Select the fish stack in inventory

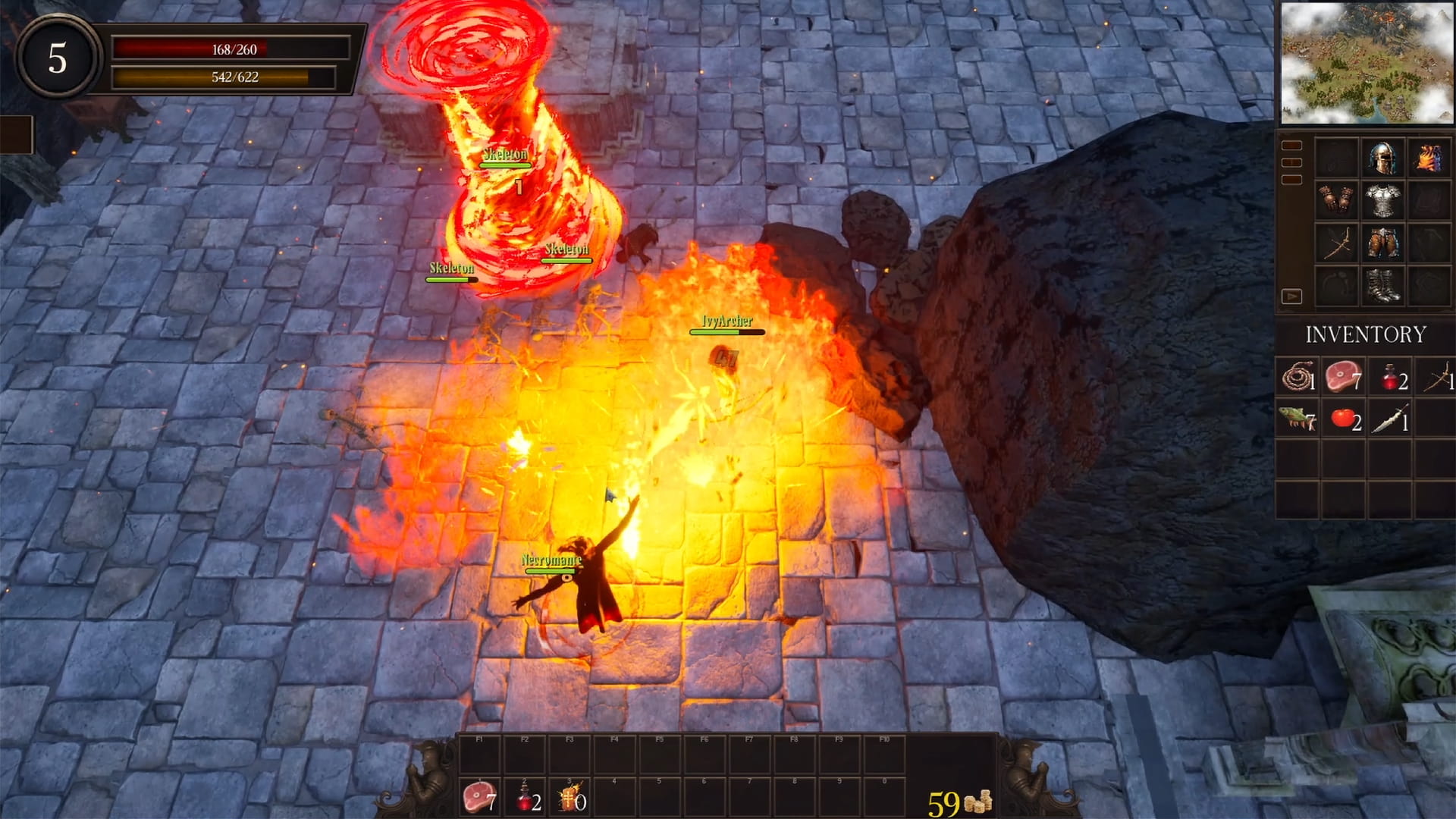(x=1298, y=418)
